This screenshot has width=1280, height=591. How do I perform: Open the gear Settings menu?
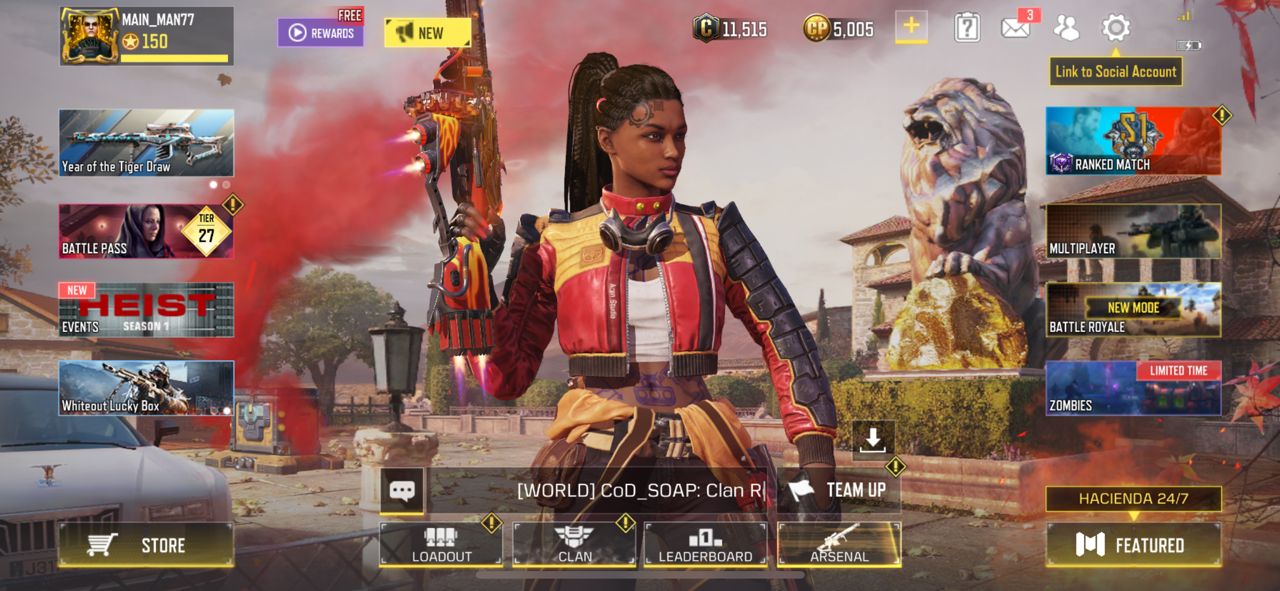(1116, 28)
